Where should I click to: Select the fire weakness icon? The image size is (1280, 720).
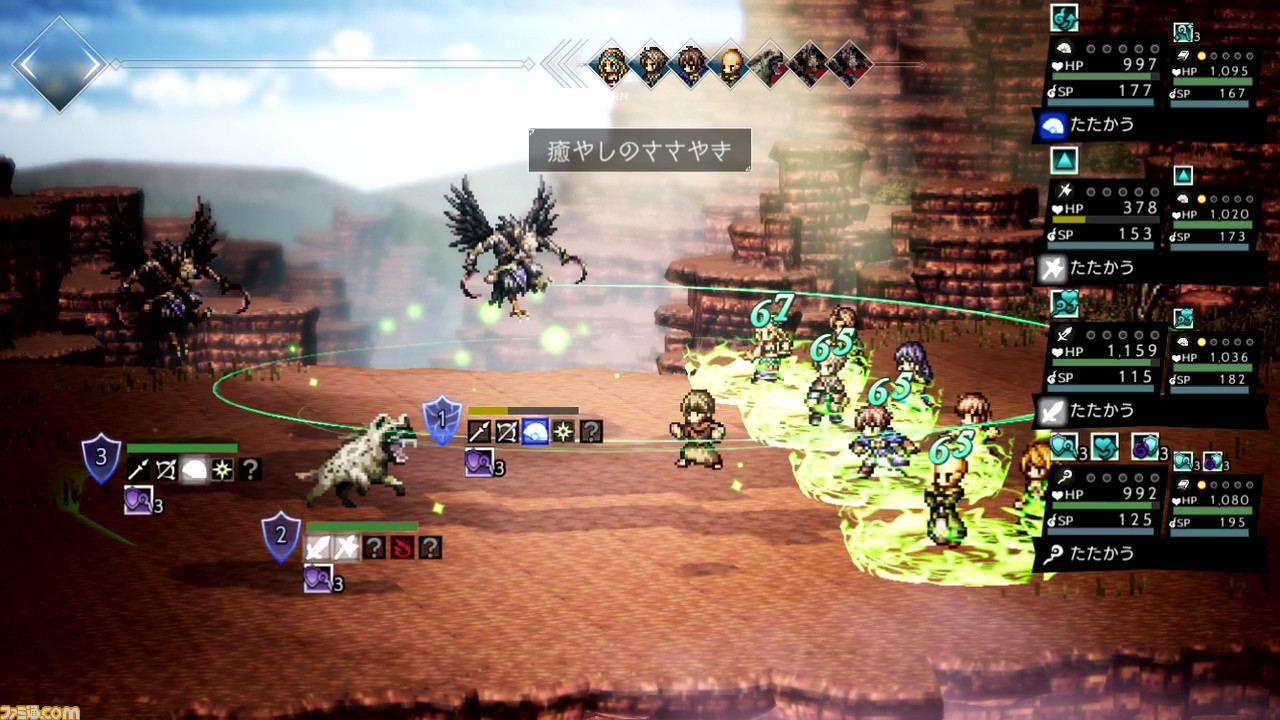pos(402,547)
